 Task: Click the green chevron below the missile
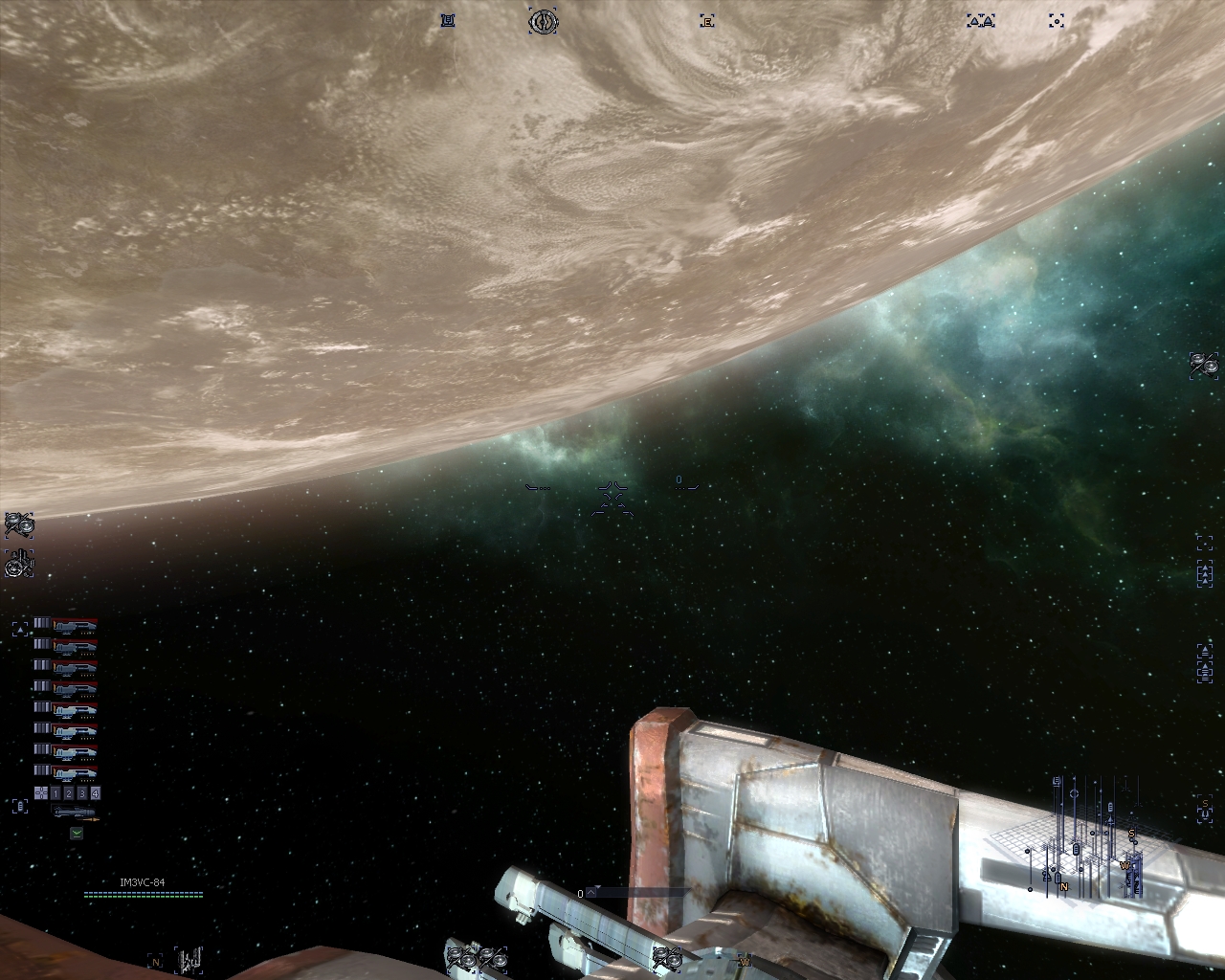(77, 834)
